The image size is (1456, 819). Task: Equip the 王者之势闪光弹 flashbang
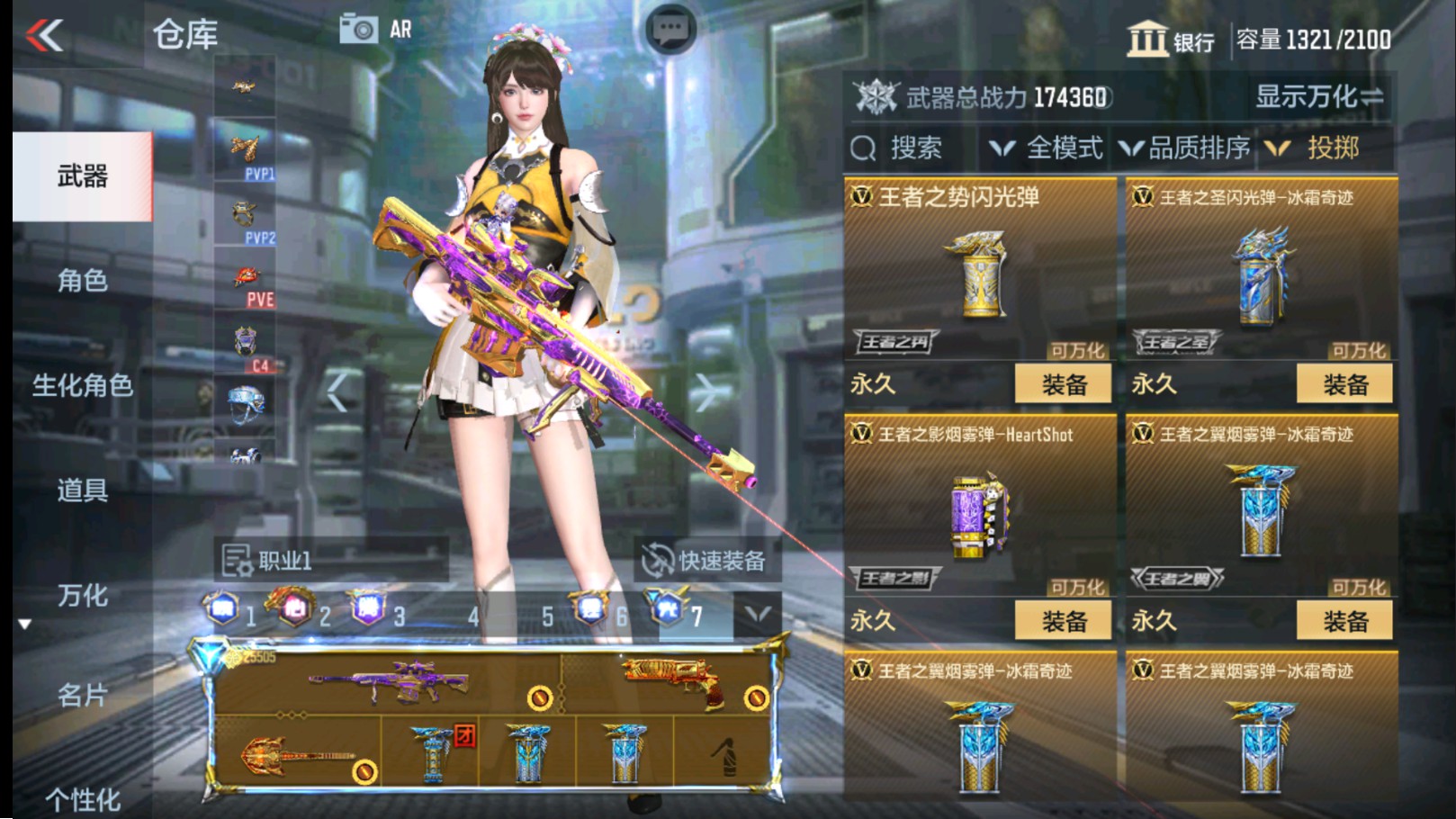pos(1063,383)
